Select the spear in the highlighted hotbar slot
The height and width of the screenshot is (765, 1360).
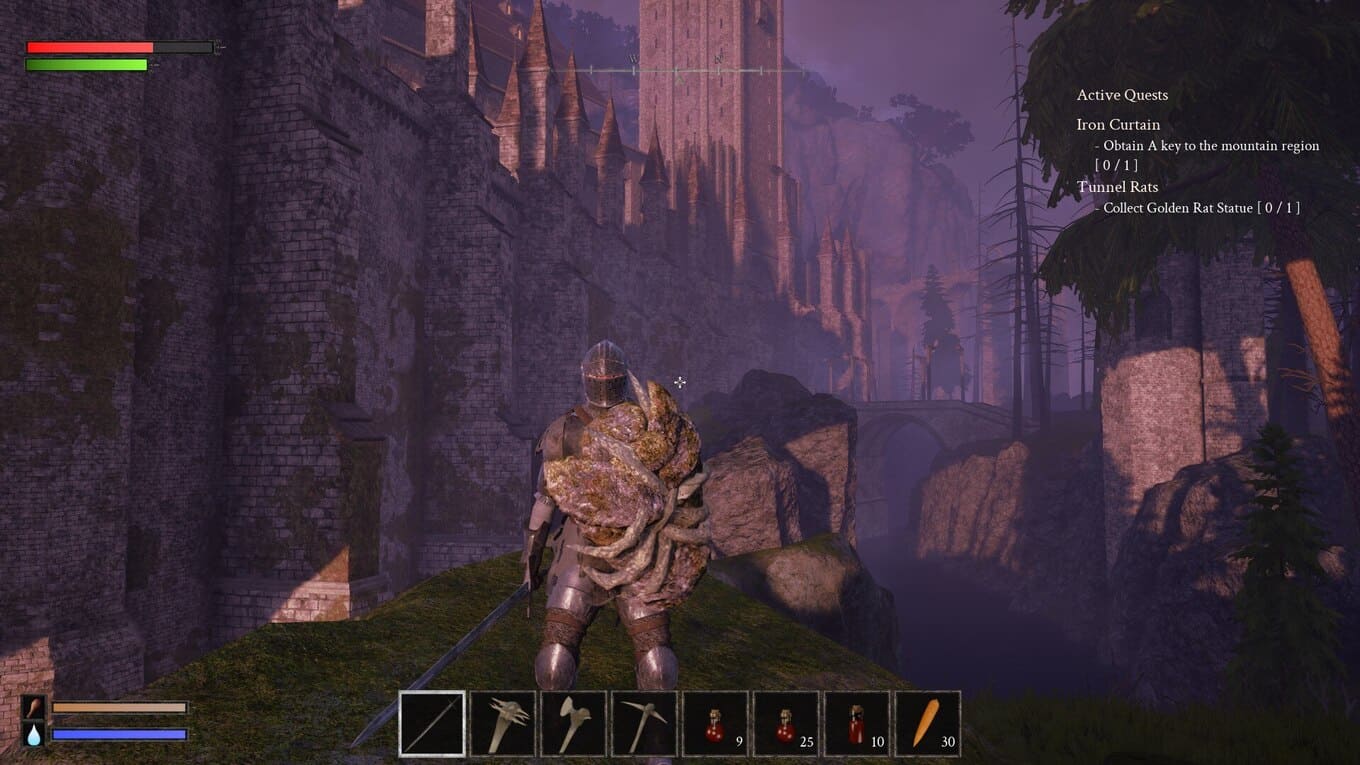tap(432, 723)
